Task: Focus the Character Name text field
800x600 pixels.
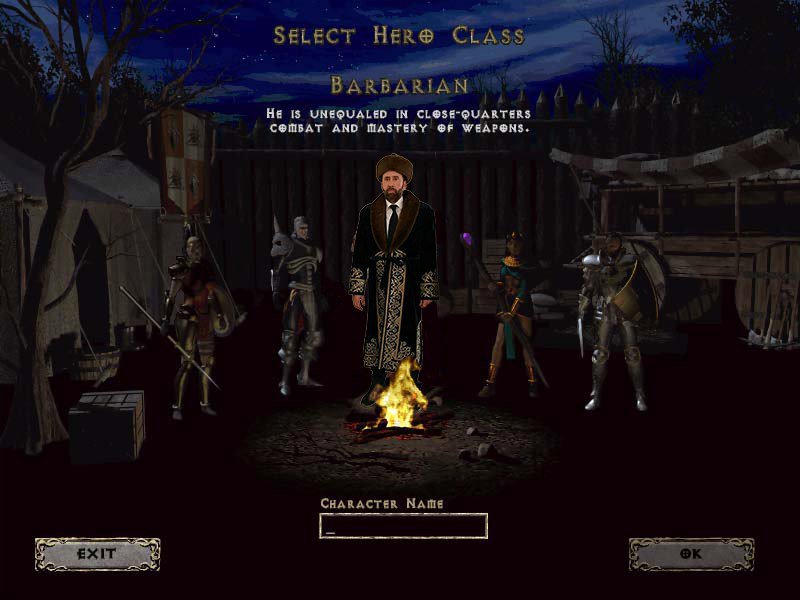Action: 403,526
